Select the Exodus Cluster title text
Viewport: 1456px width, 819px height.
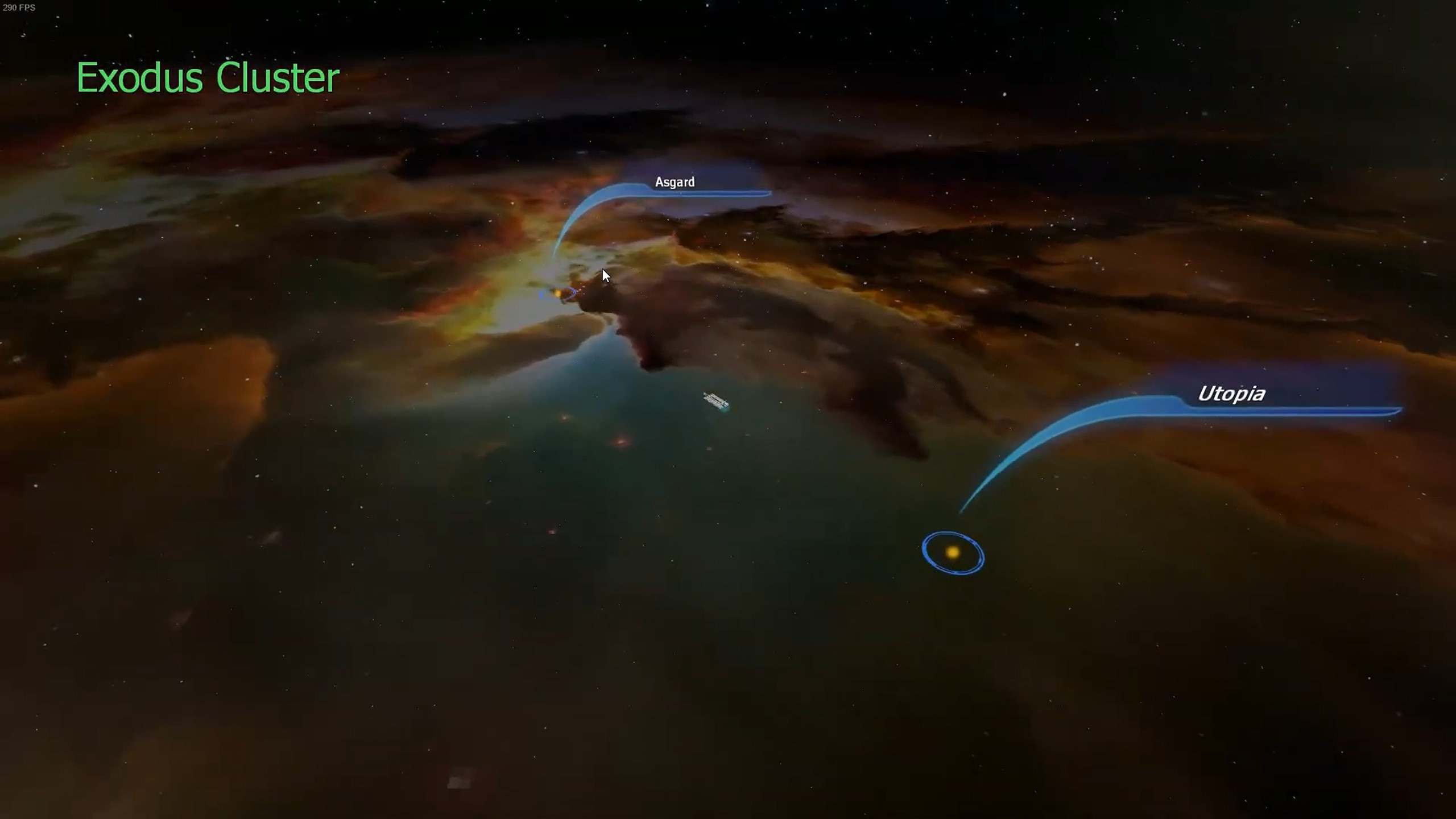208,78
